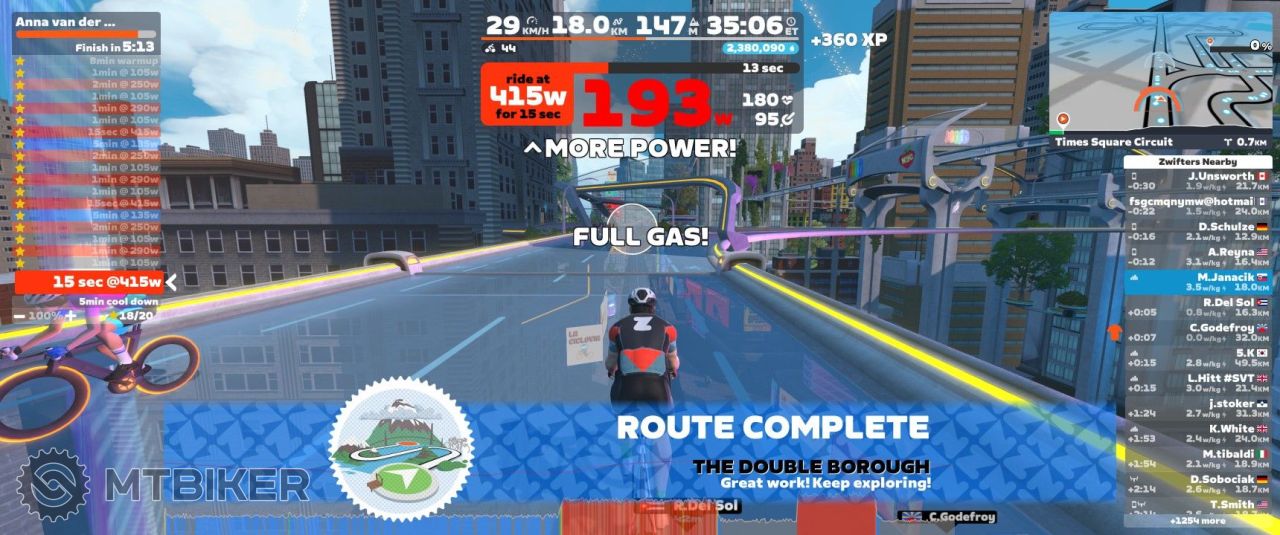The width and height of the screenshot is (1280, 535).
Task: Click the Zwifters Nearby panel header
Action: tap(1200, 161)
